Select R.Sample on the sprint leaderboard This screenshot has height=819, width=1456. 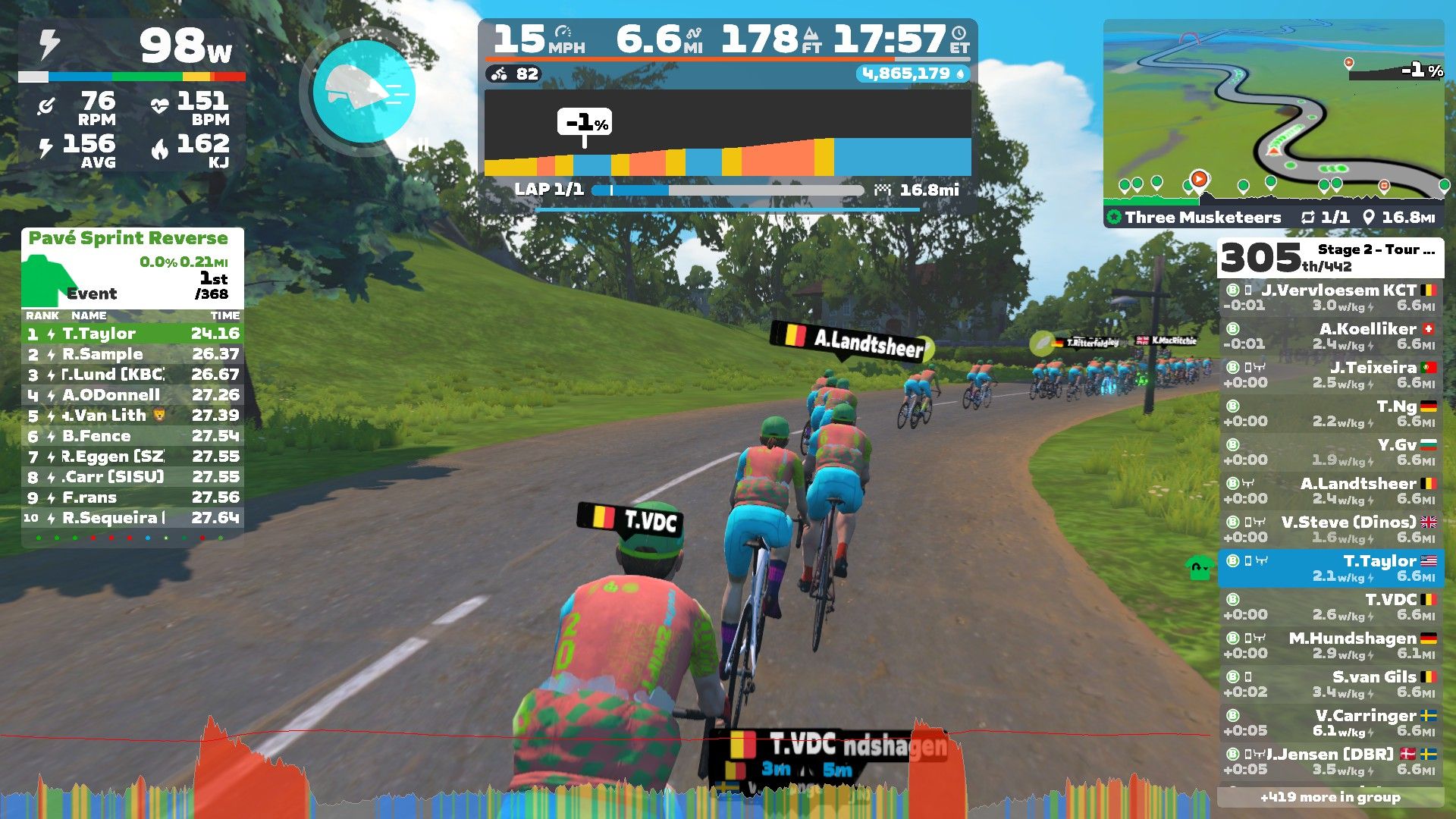[133, 354]
